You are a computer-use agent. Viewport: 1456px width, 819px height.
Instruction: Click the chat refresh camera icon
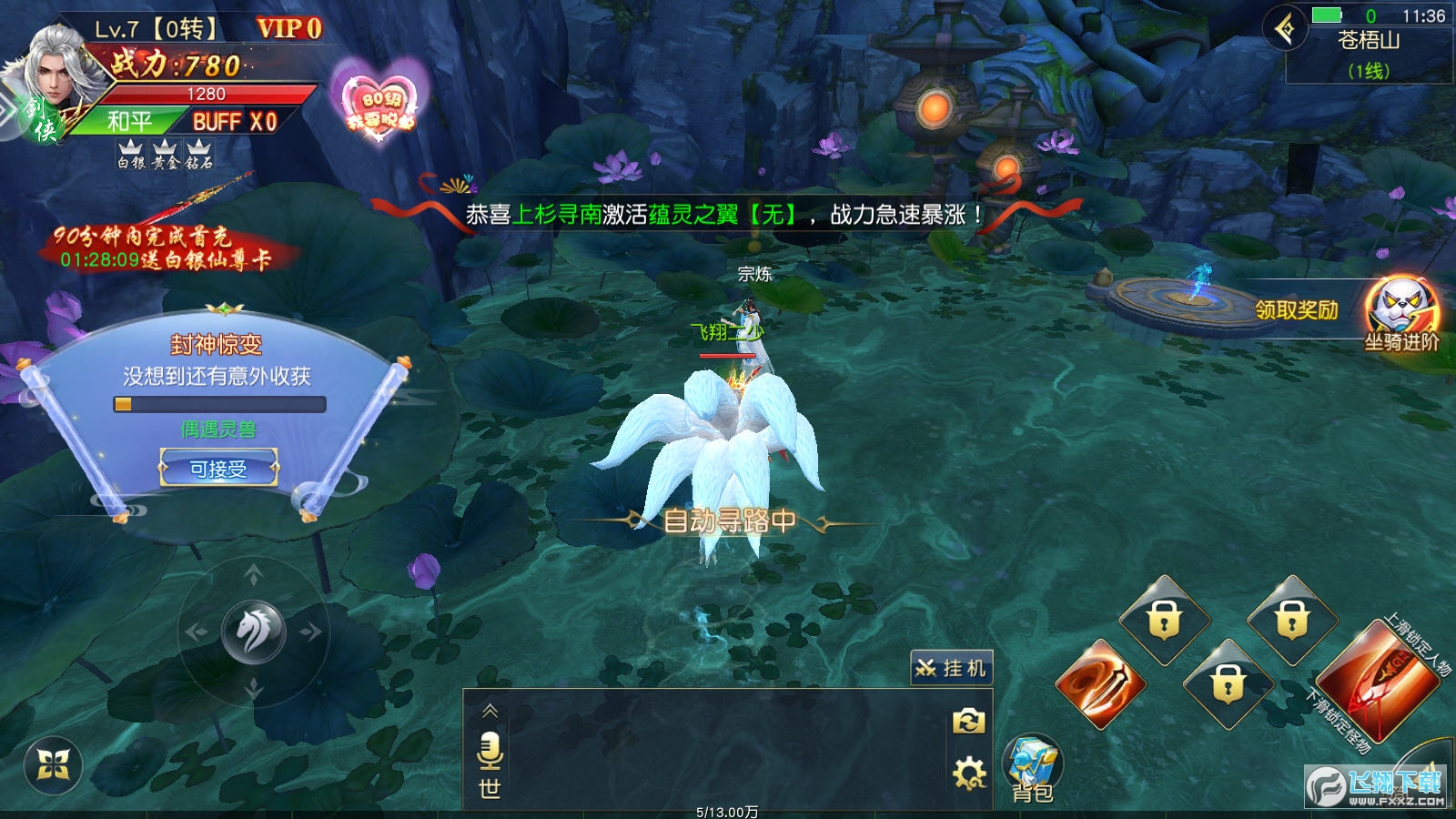(x=968, y=722)
